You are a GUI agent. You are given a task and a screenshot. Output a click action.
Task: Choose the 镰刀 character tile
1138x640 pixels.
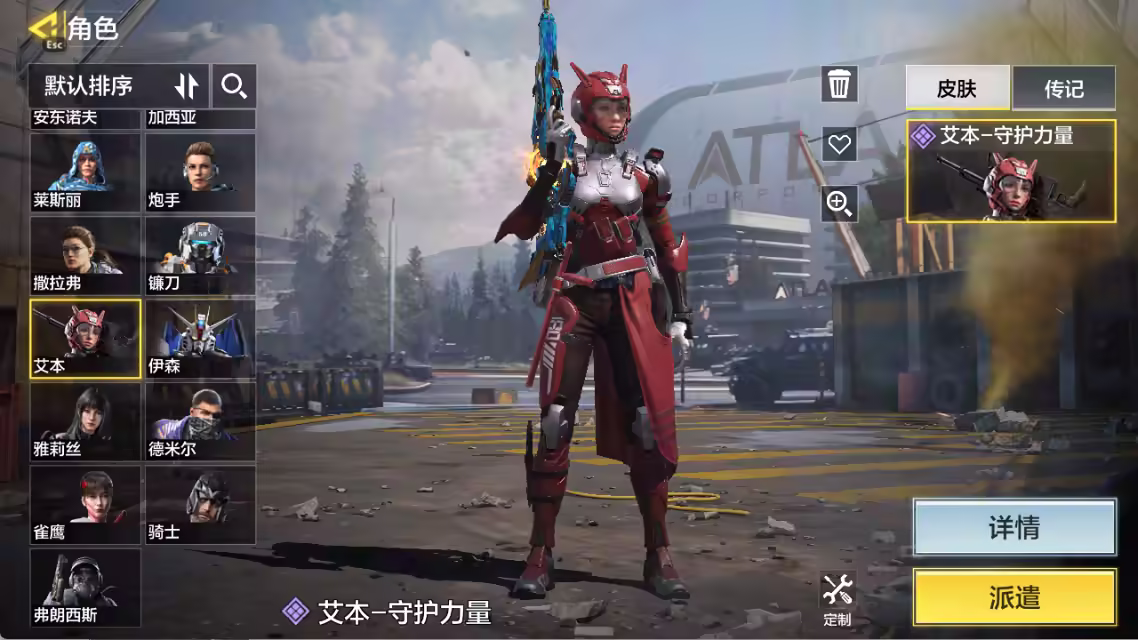coord(200,255)
